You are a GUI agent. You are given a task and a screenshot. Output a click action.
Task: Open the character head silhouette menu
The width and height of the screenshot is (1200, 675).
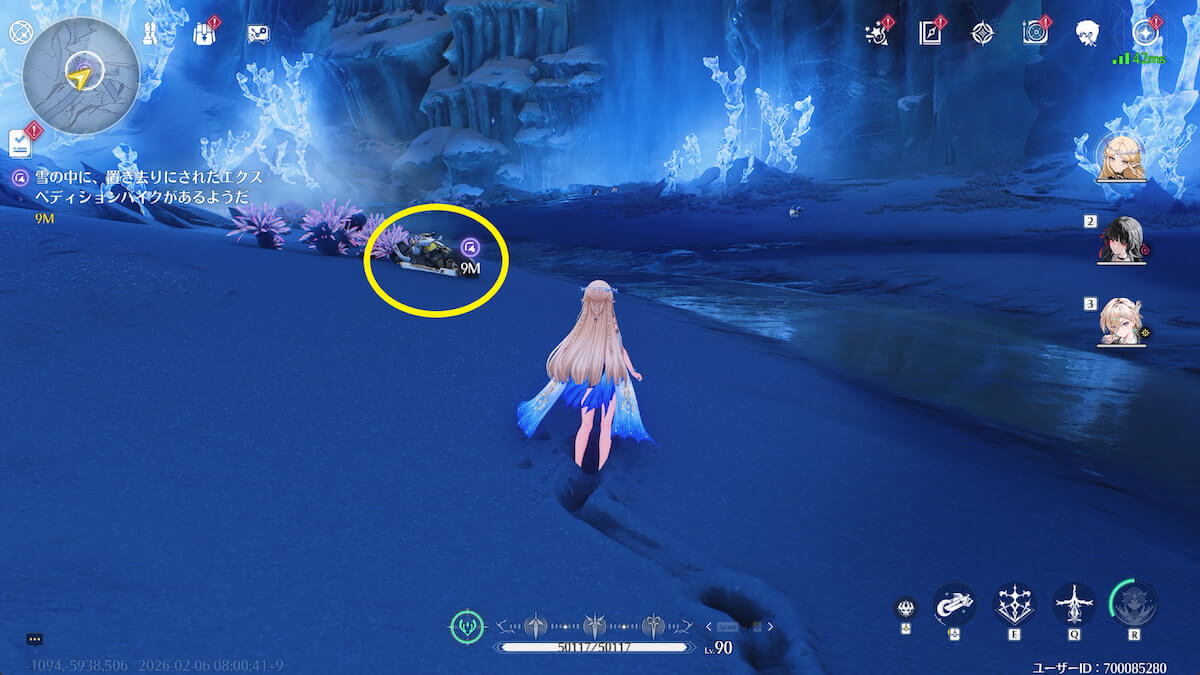coord(1088,33)
